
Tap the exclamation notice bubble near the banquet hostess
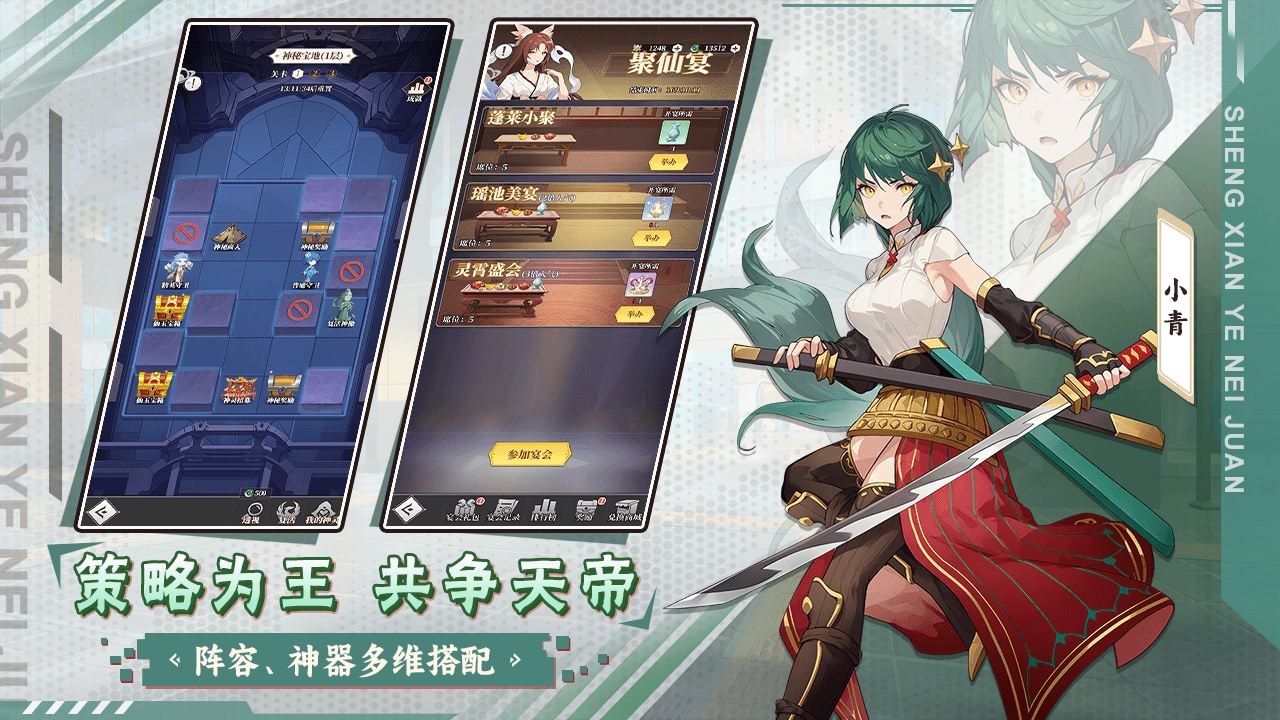(x=503, y=52)
